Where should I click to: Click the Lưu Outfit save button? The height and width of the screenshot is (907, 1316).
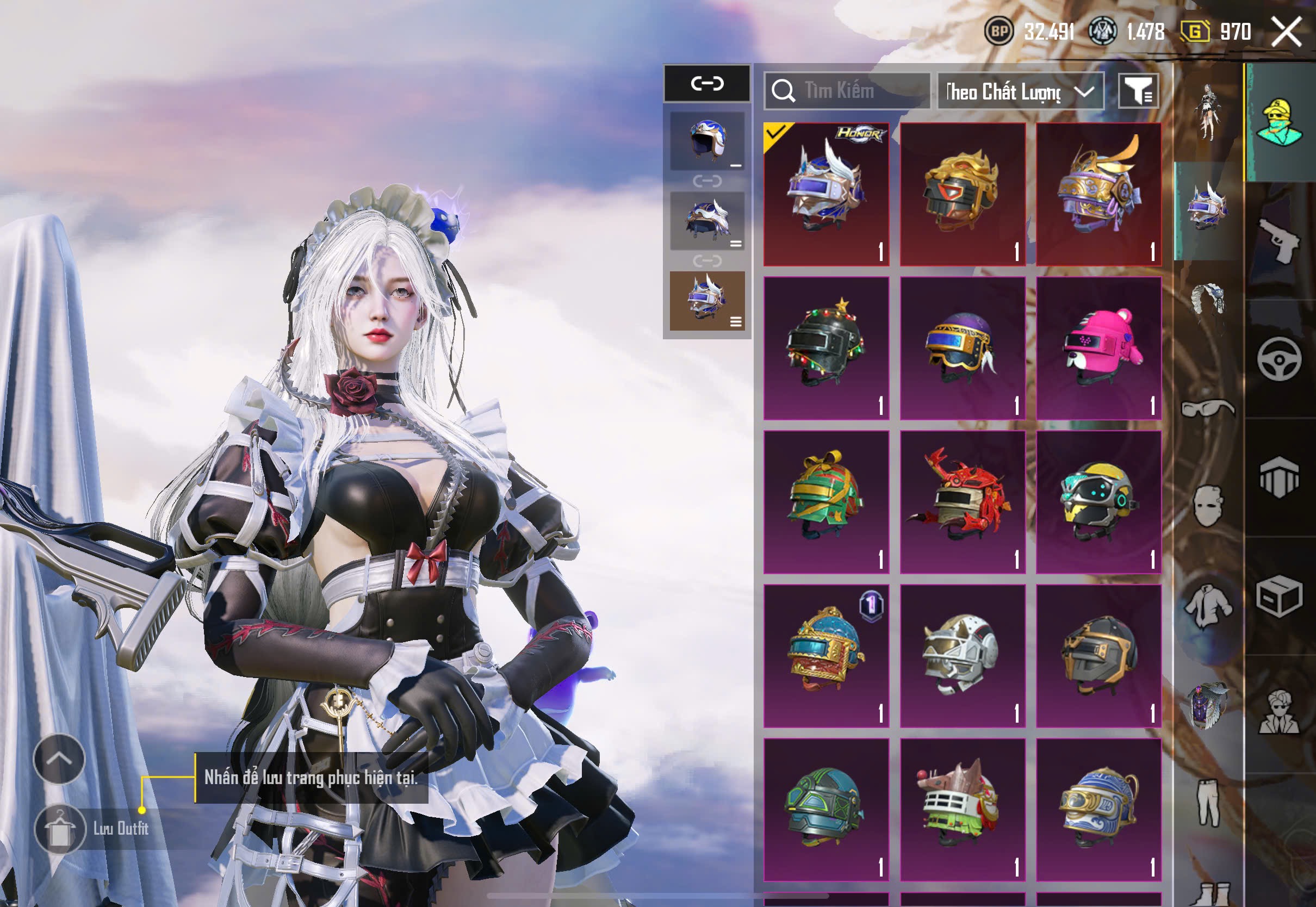[x=60, y=829]
